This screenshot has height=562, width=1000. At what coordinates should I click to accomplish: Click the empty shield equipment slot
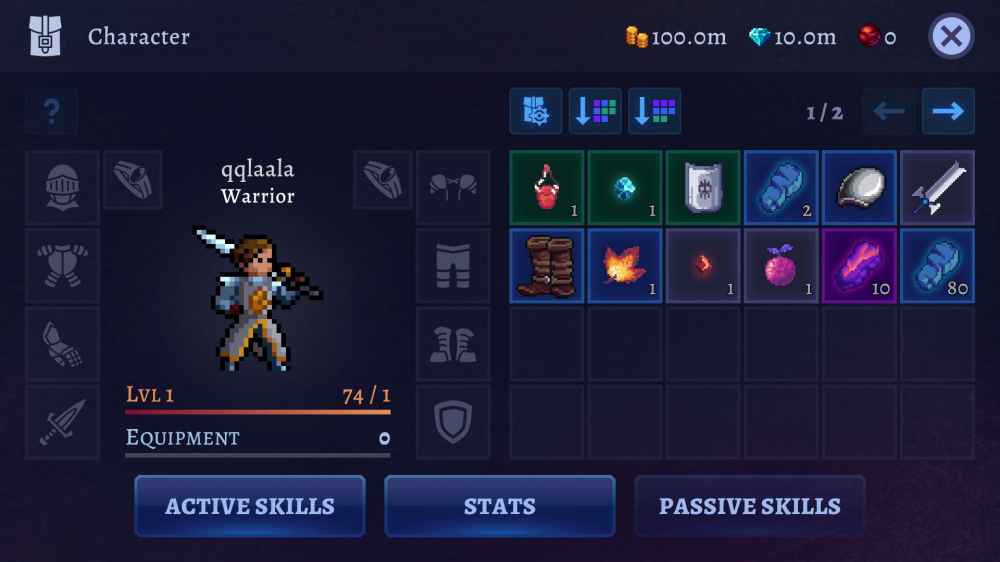[x=453, y=422]
